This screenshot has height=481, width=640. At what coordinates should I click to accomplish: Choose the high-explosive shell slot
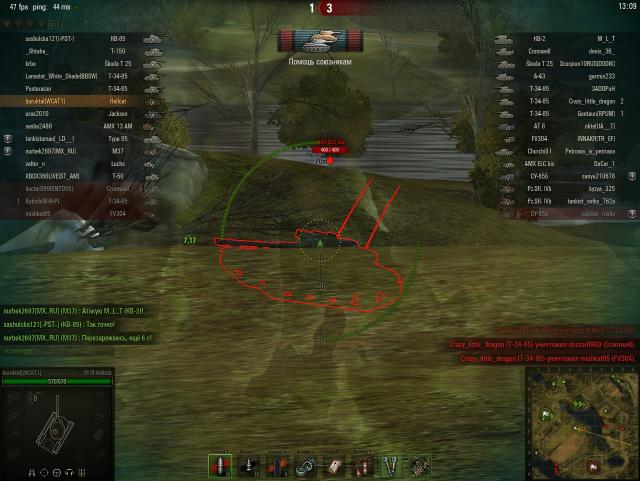tap(277, 465)
